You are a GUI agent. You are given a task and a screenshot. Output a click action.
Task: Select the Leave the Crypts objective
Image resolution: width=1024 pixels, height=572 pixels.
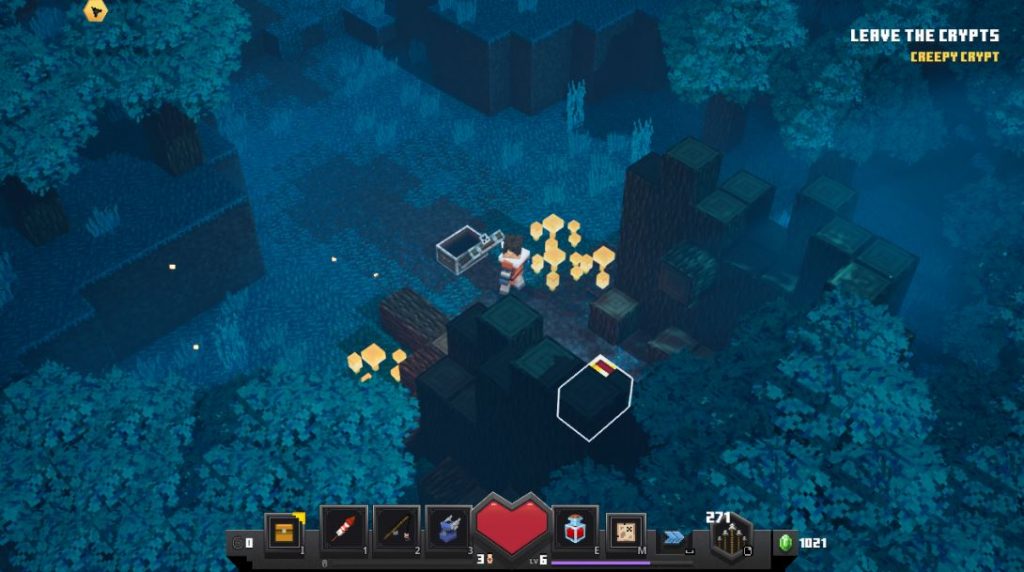(924, 36)
